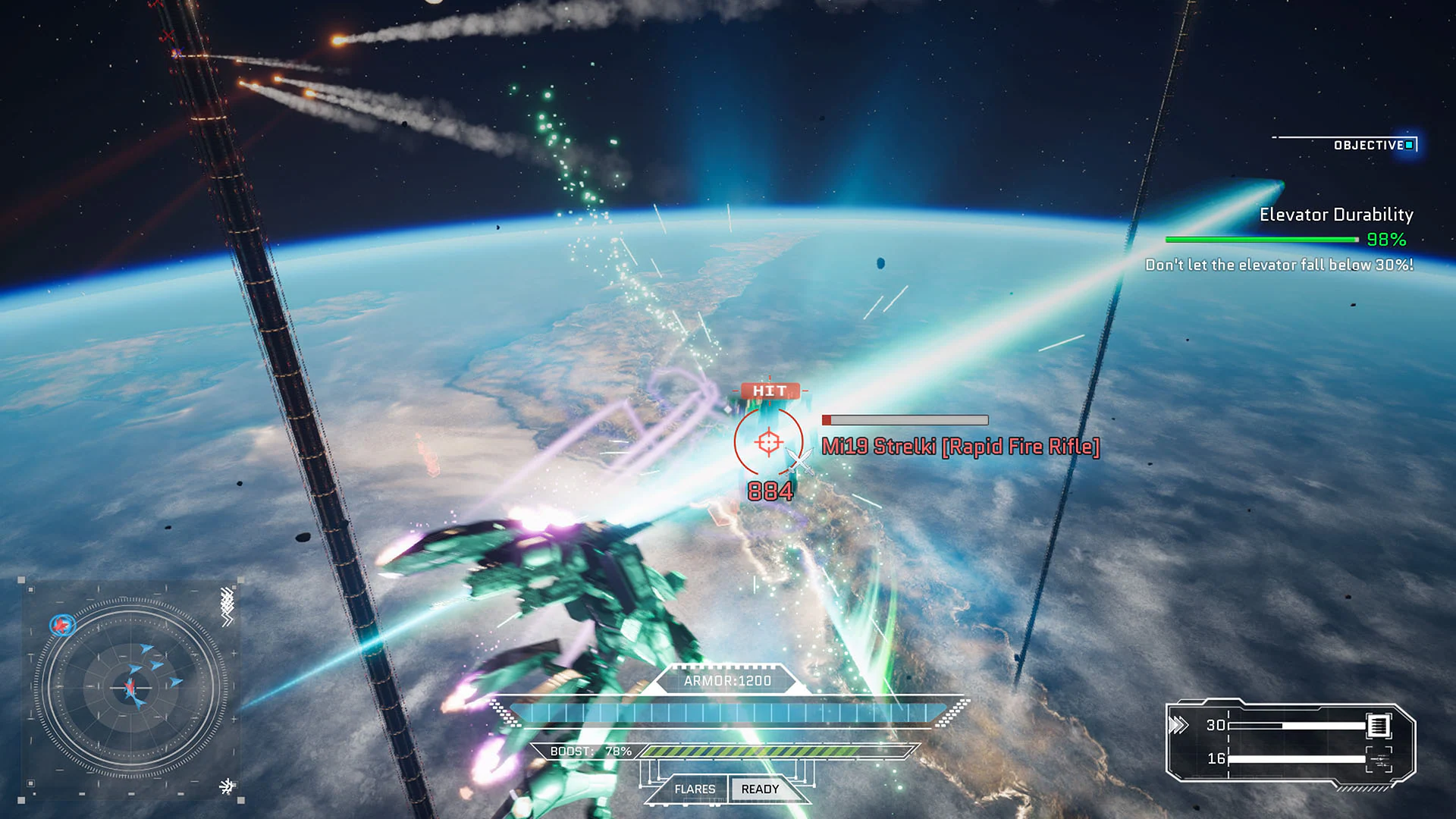Collapse the ARMOR:1200 header plate
This screenshot has width=1456, height=819.
point(726,680)
